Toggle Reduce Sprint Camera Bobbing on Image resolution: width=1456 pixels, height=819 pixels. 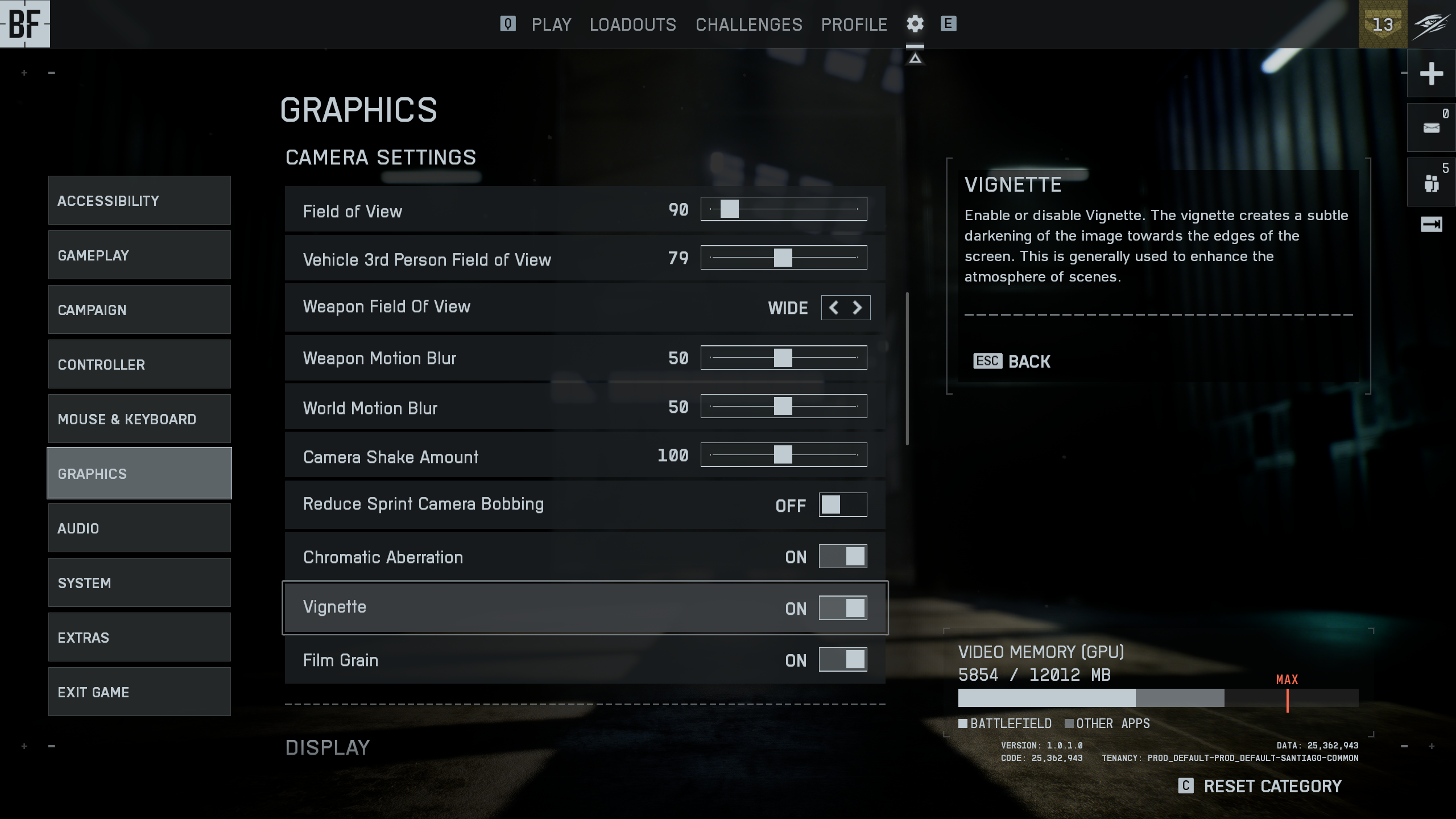(842, 504)
